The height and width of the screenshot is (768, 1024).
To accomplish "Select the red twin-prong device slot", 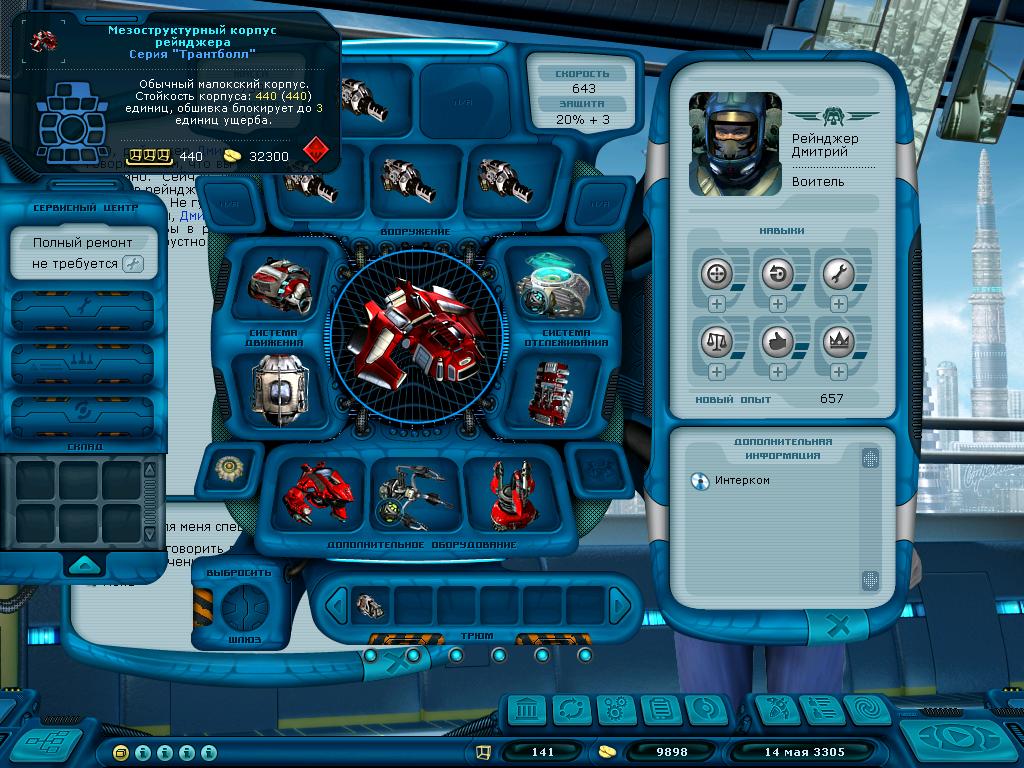I will (x=514, y=494).
